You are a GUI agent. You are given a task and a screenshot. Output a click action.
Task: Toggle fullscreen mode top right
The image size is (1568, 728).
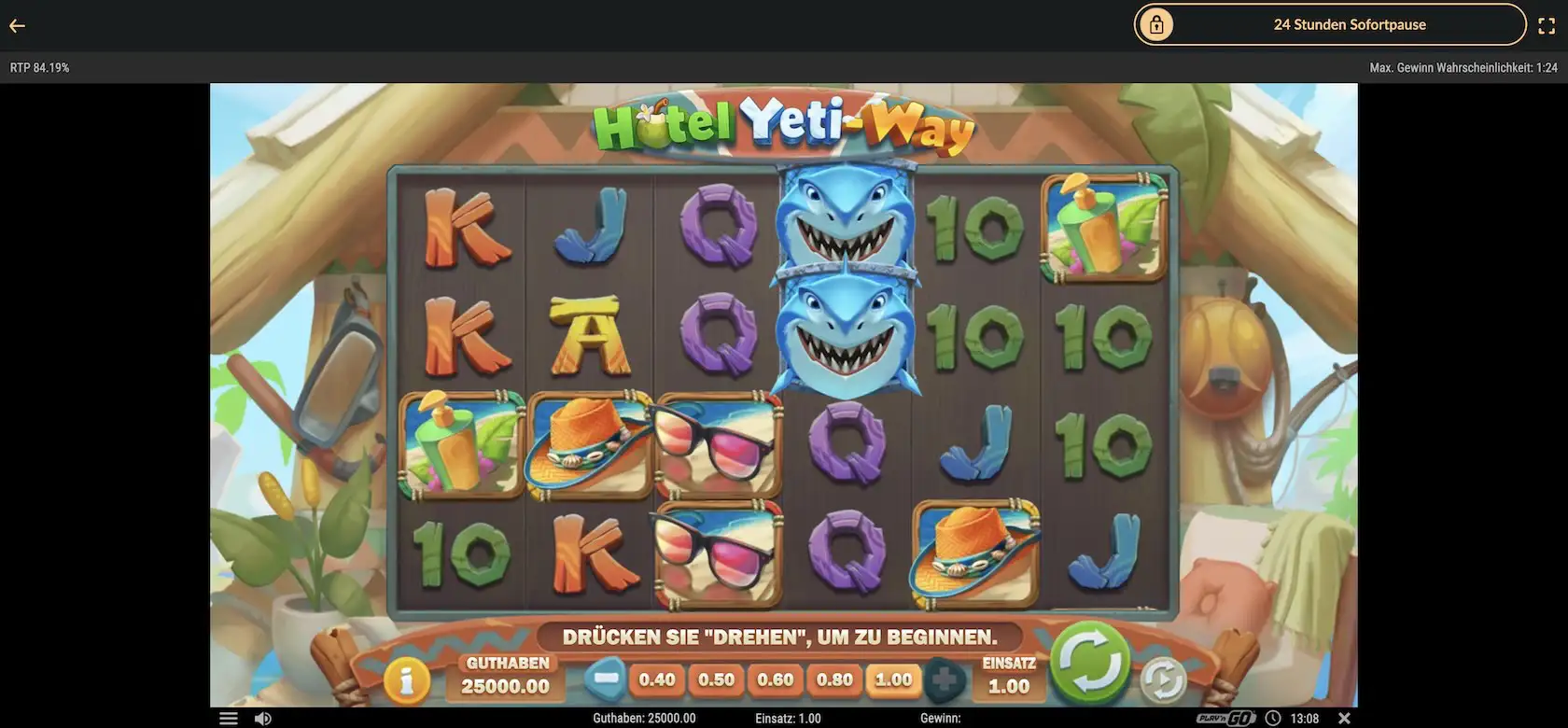pyautogui.click(x=1547, y=25)
